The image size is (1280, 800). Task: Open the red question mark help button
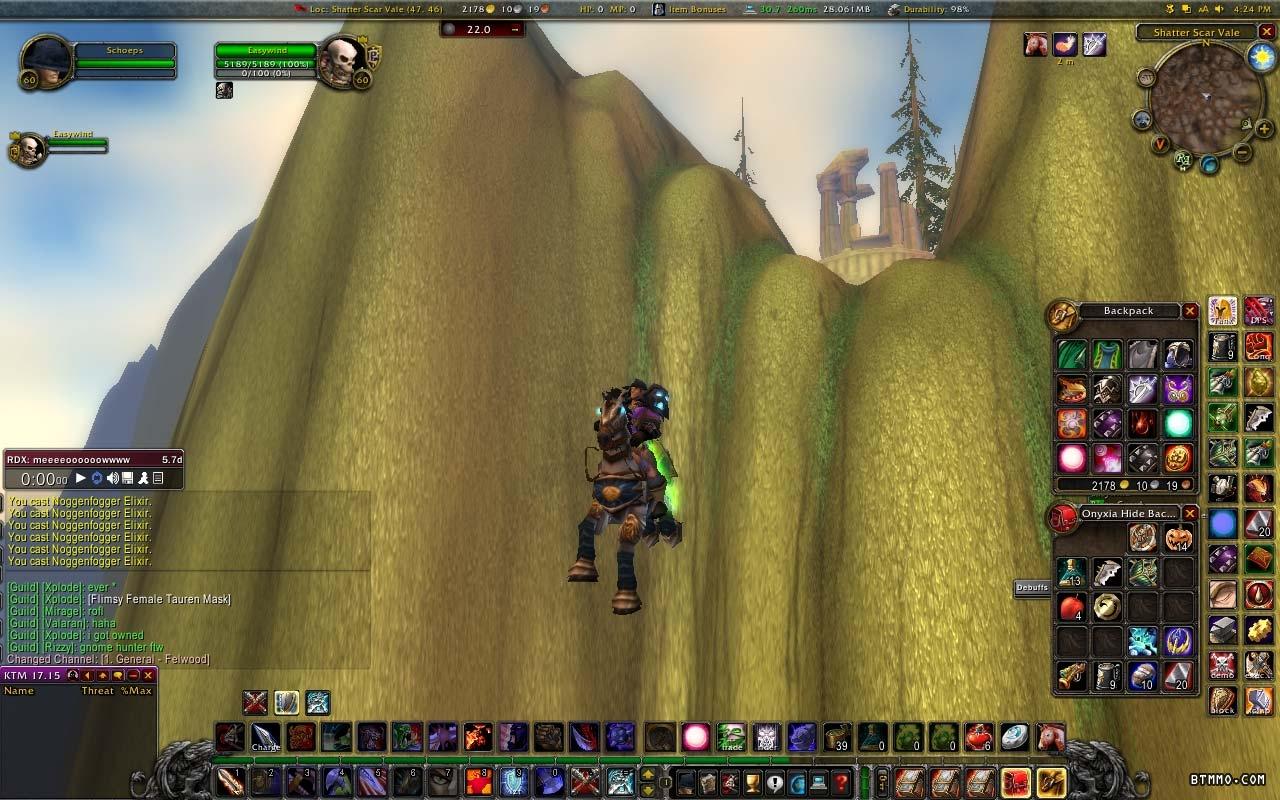pos(841,781)
